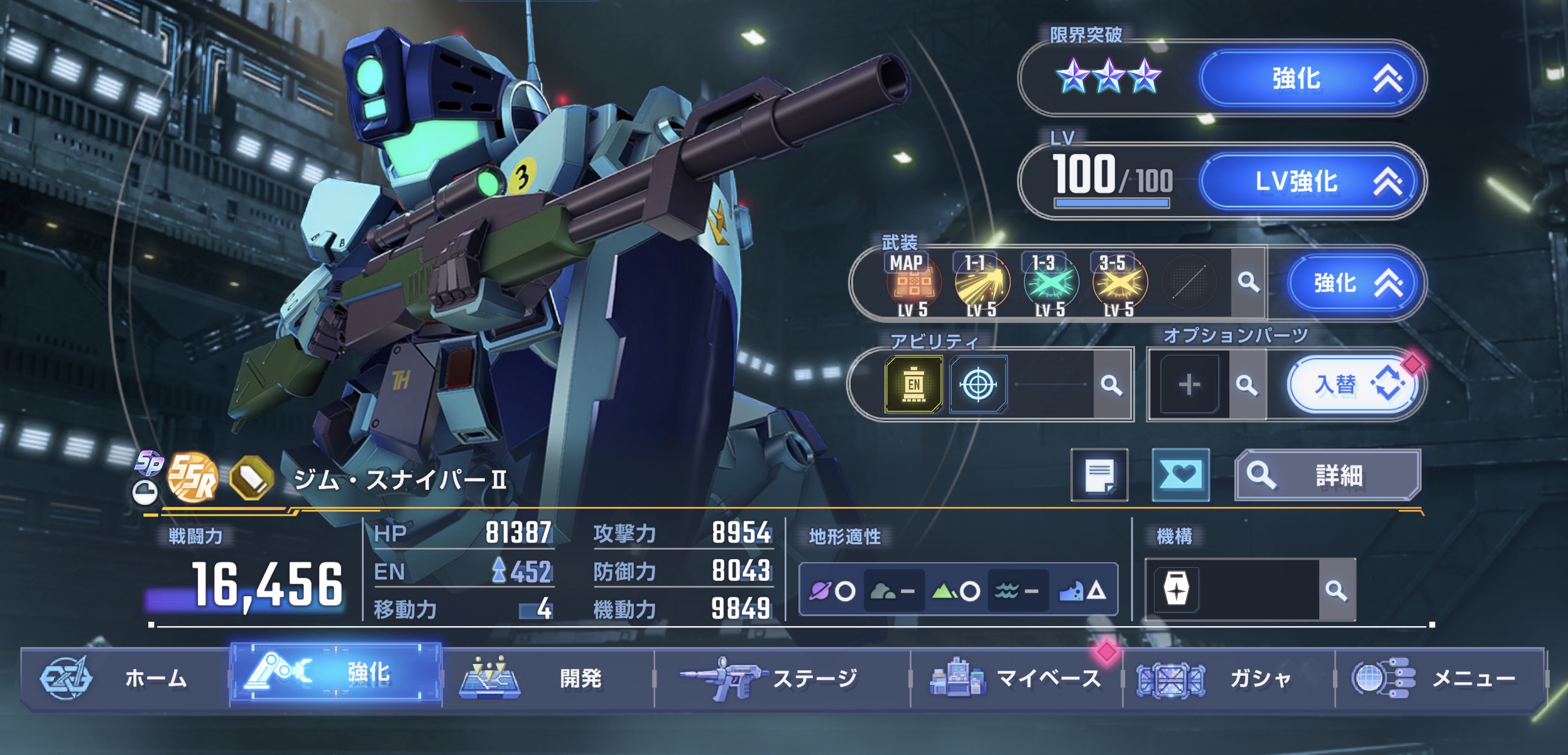Viewport: 1568px width, 755px height.
Task: Choose the green 1-3 range weapon icon
Action: [1050, 284]
